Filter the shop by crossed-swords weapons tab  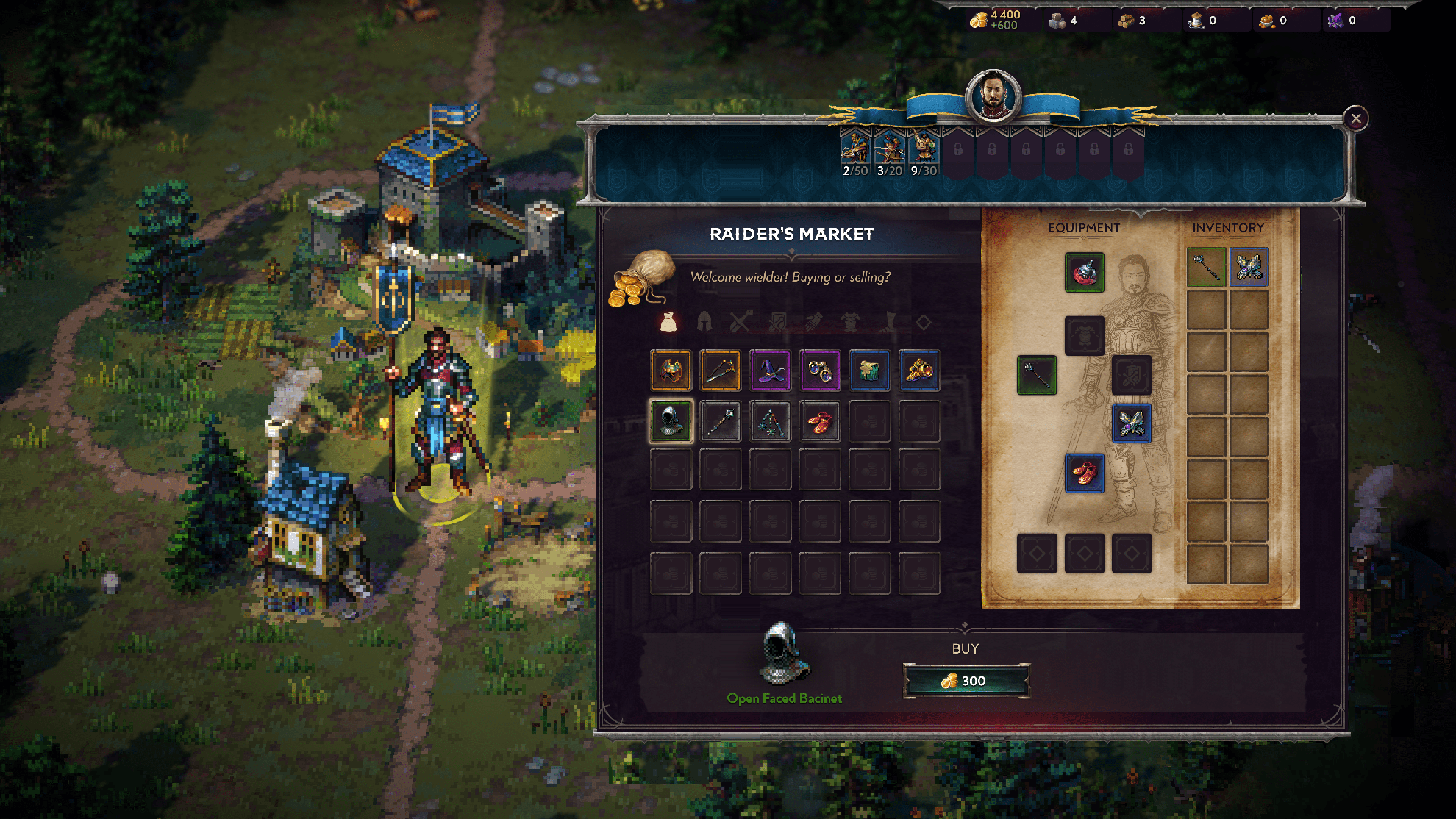[741, 321]
